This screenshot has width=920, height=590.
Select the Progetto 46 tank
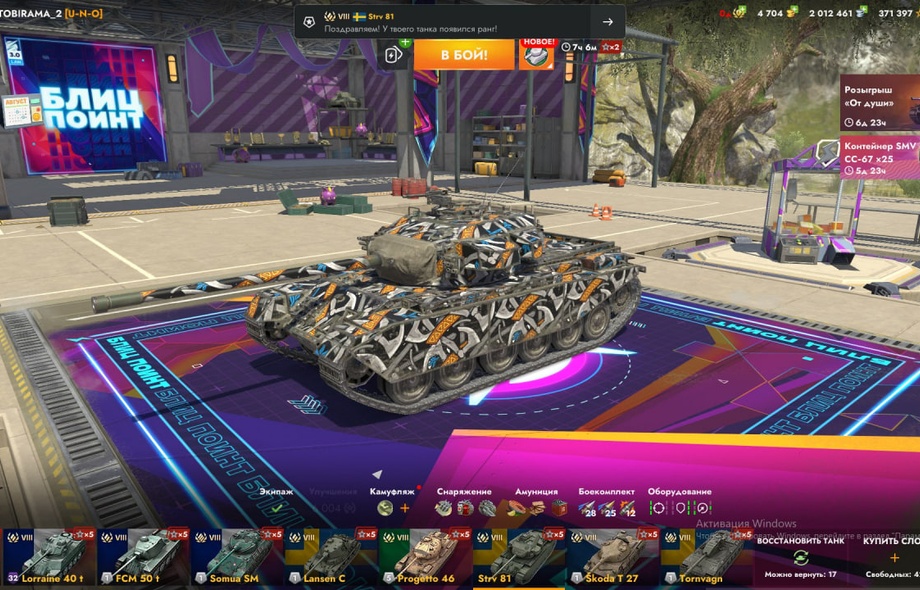point(424,557)
